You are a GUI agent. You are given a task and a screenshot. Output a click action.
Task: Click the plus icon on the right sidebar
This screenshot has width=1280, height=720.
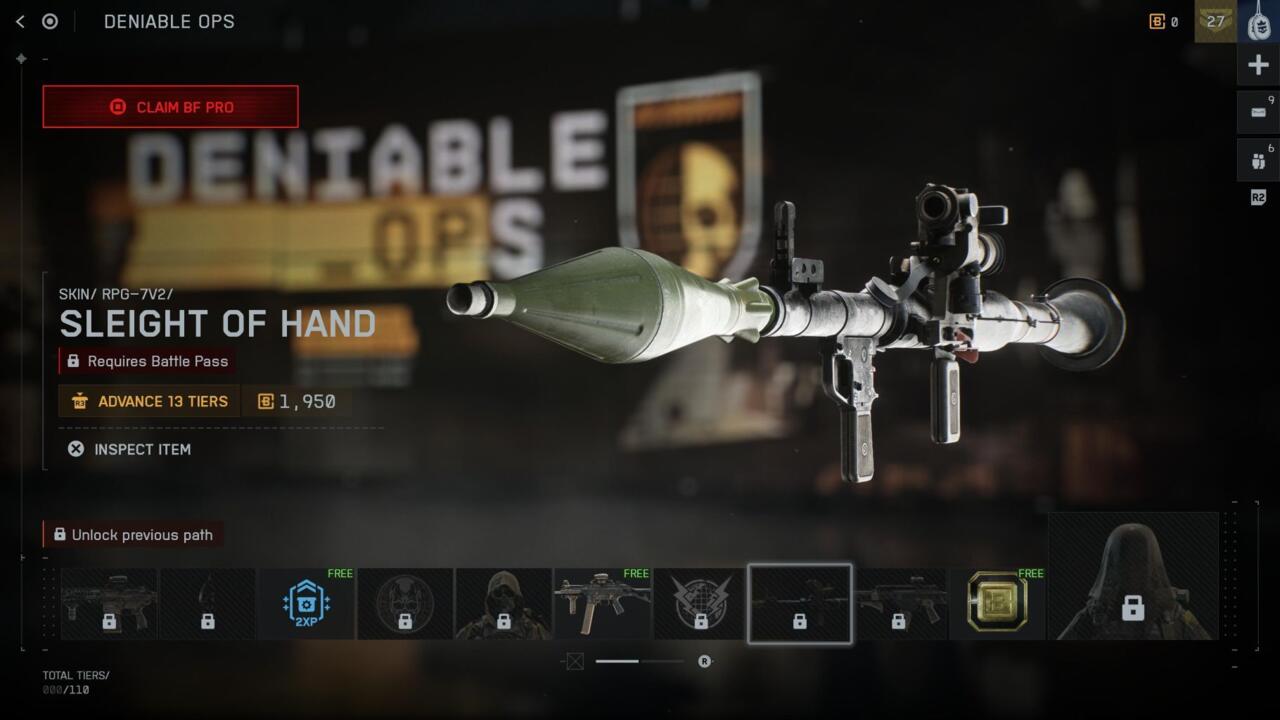(x=1258, y=65)
